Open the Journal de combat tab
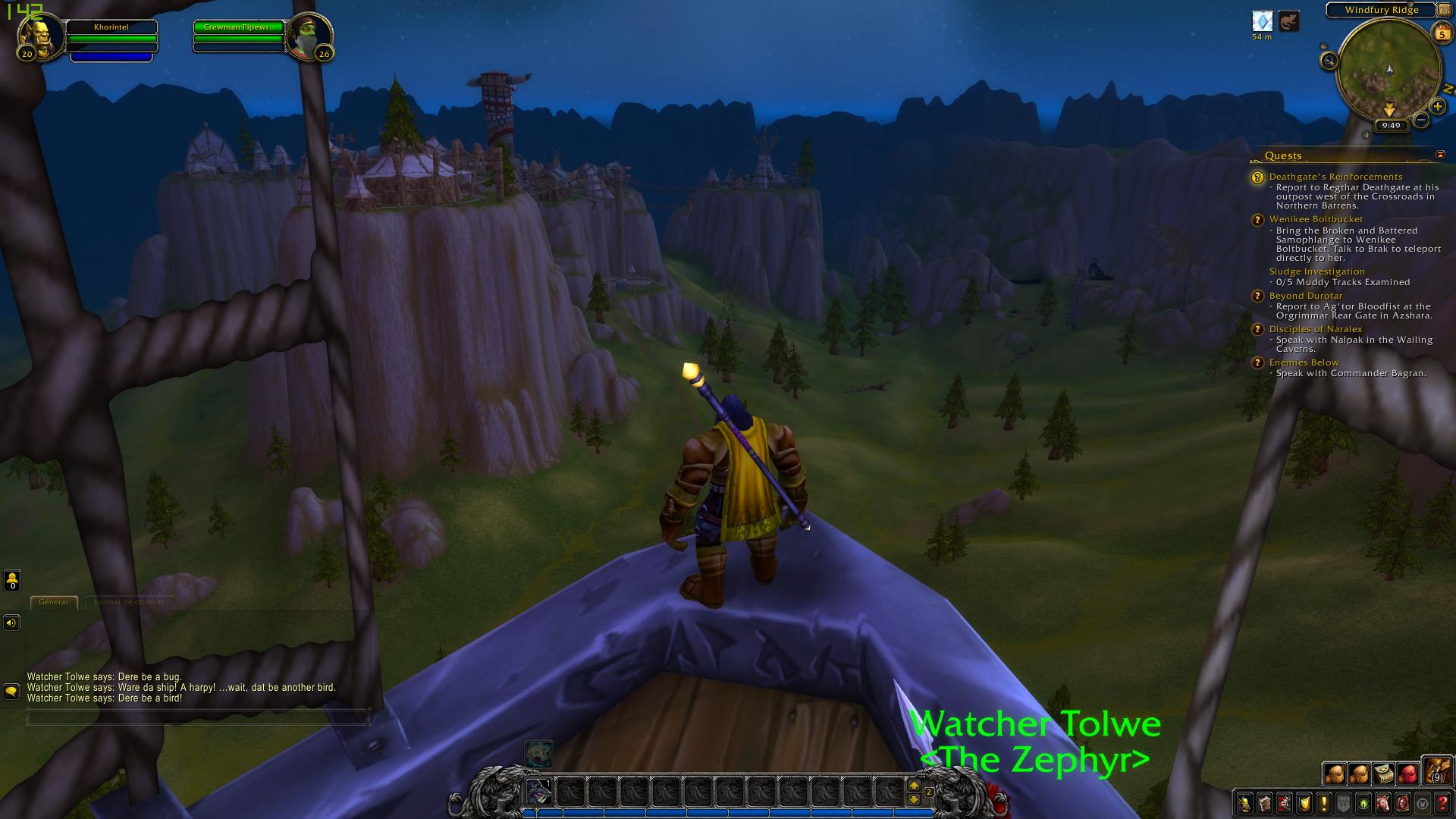Image resolution: width=1456 pixels, height=819 pixels. click(x=128, y=602)
